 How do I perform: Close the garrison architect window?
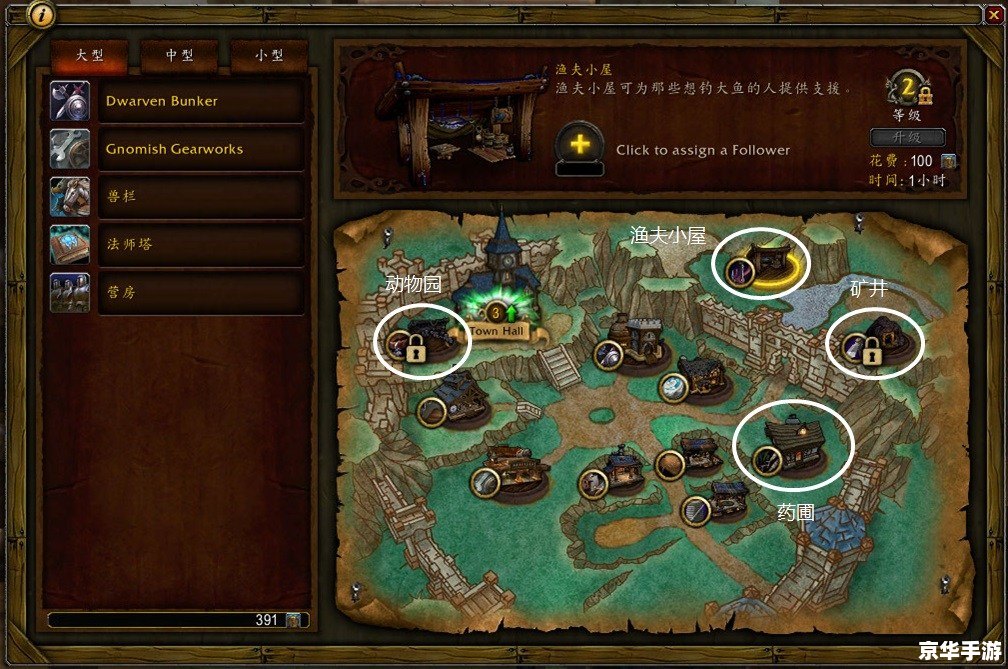click(992, 14)
